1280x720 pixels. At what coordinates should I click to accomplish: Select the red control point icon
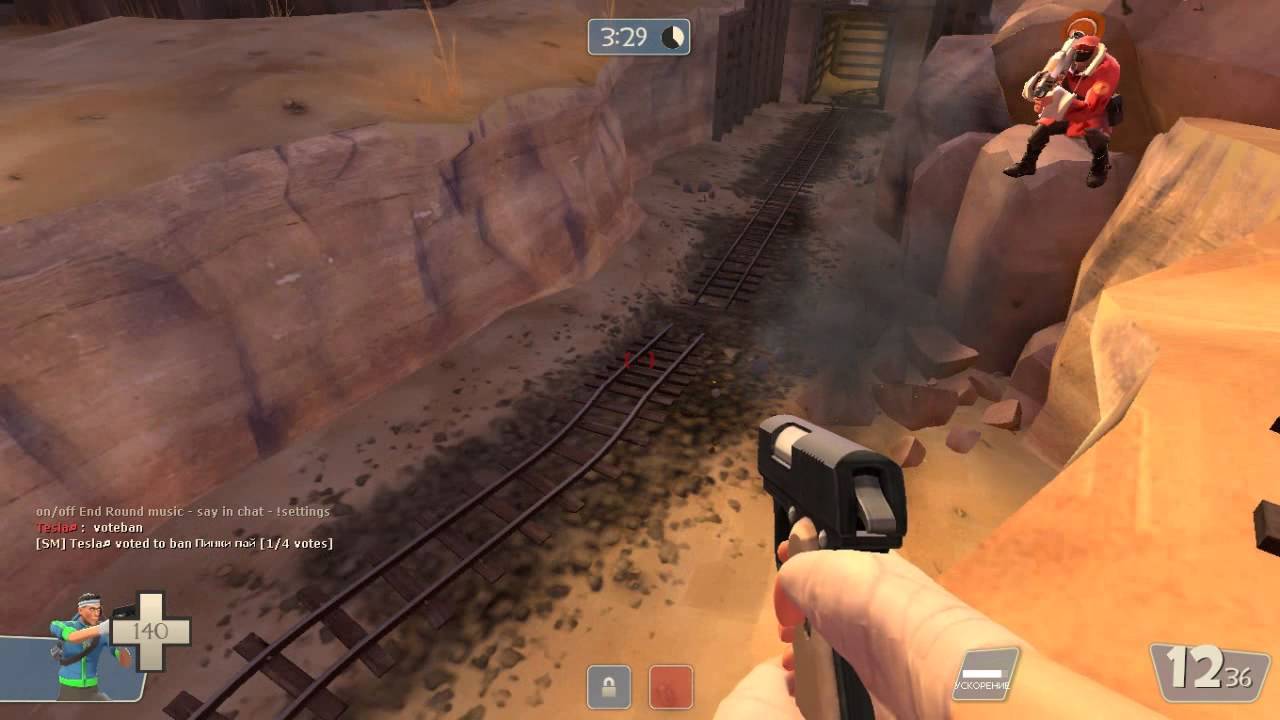pos(670,687)
